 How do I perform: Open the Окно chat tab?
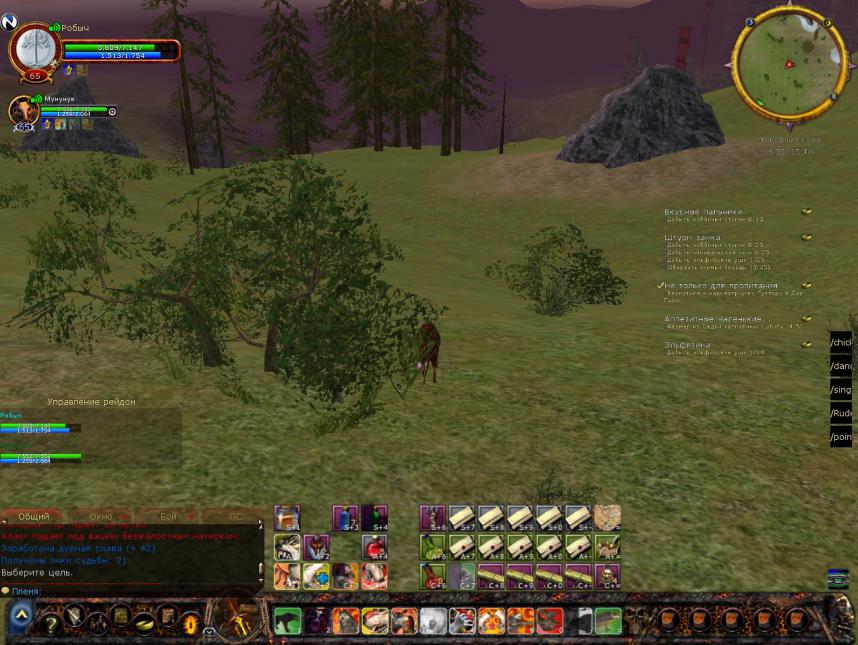[x=101, y=516]
